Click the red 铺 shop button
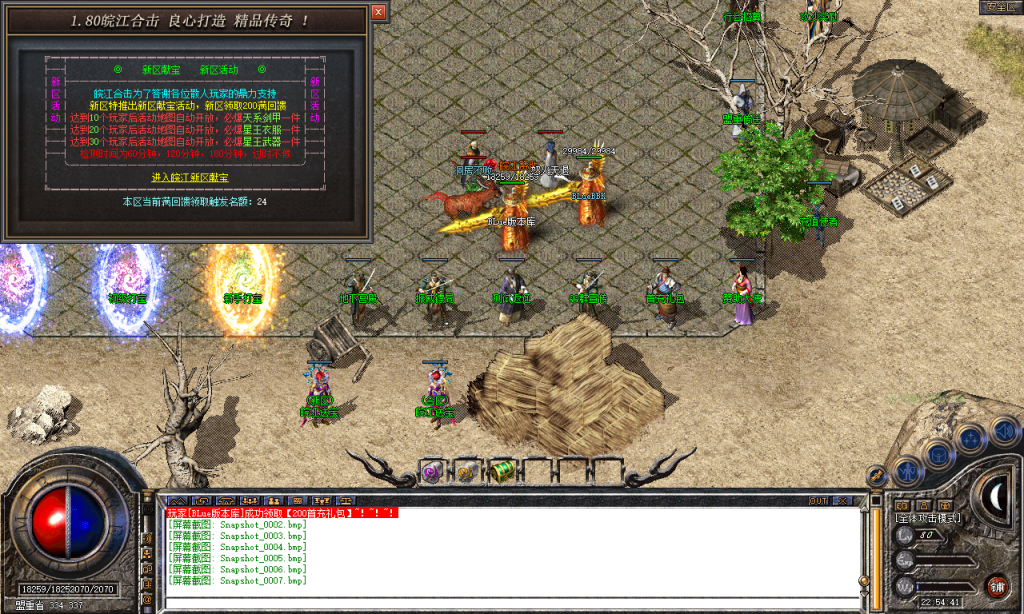 (996, 586)
